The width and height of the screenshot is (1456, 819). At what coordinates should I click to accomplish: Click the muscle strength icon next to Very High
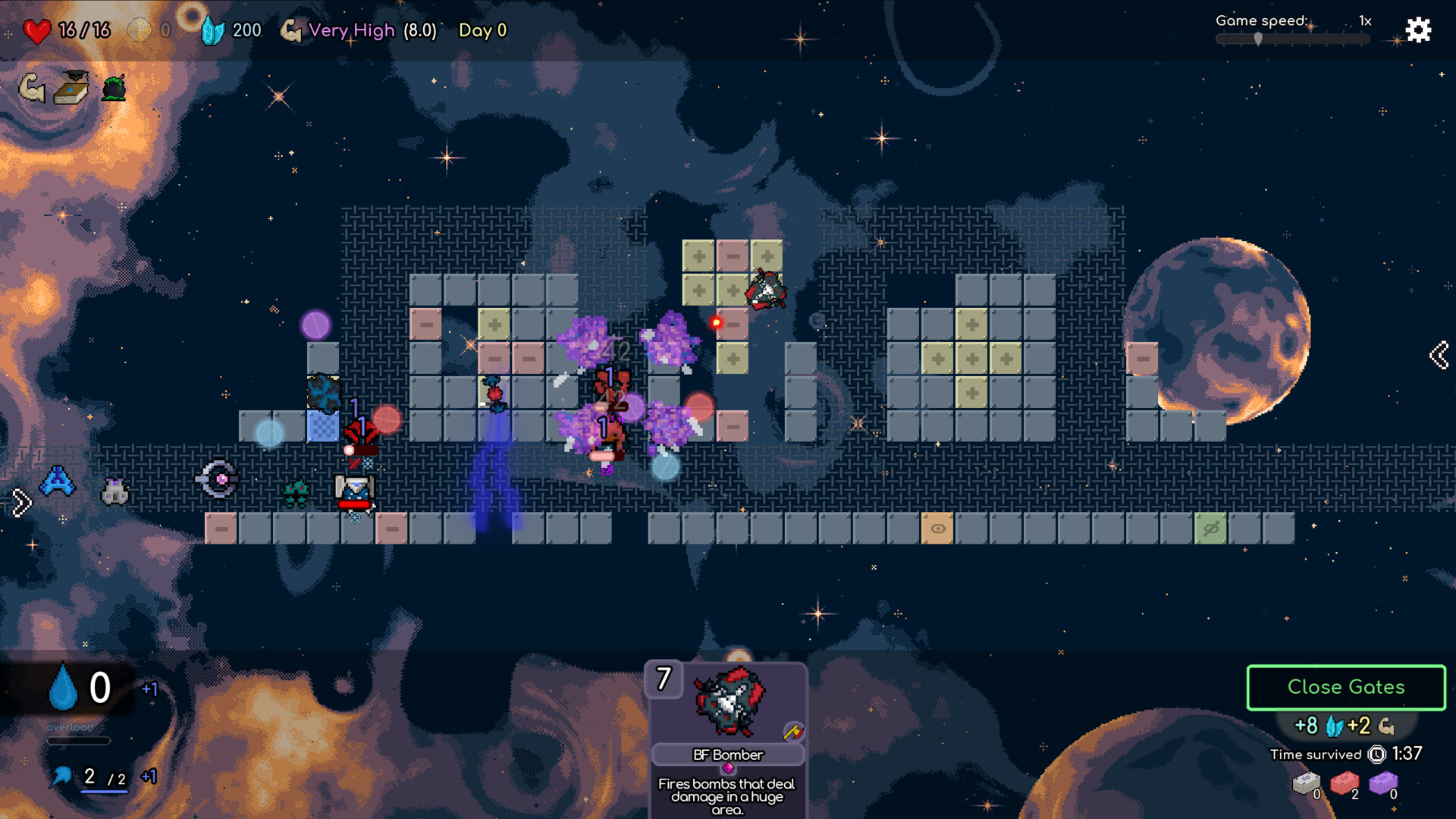[x=292, y=30]
